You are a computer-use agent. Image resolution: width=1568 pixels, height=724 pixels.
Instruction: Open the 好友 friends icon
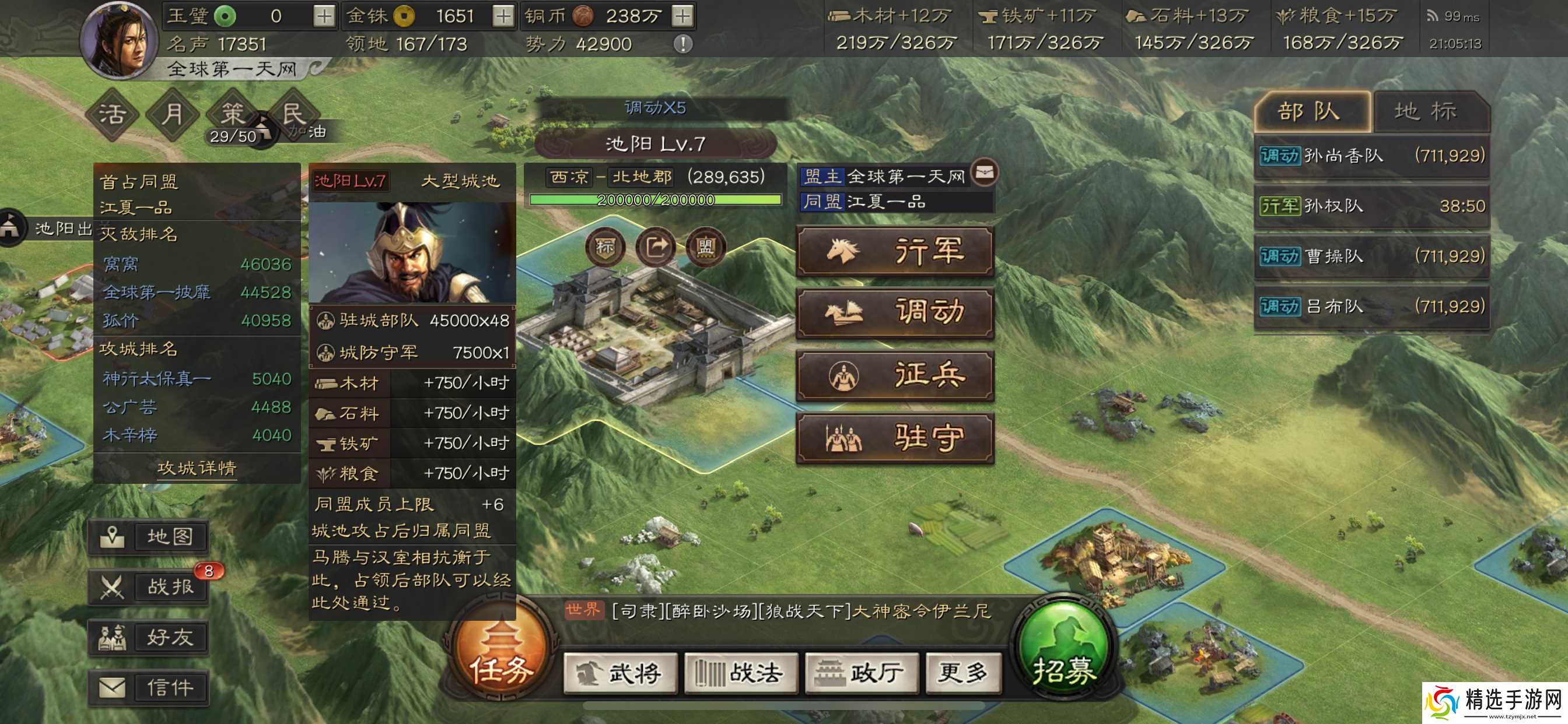tap(148, 637)
